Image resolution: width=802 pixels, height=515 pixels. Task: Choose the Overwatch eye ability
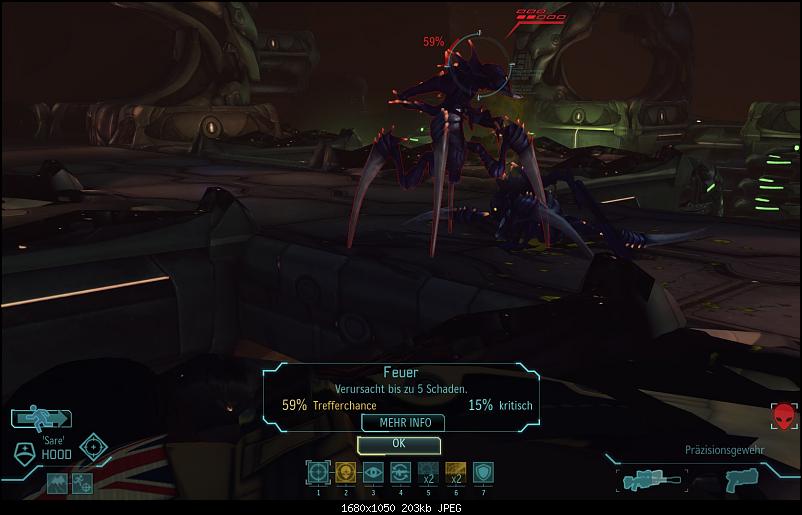point(373,471)
